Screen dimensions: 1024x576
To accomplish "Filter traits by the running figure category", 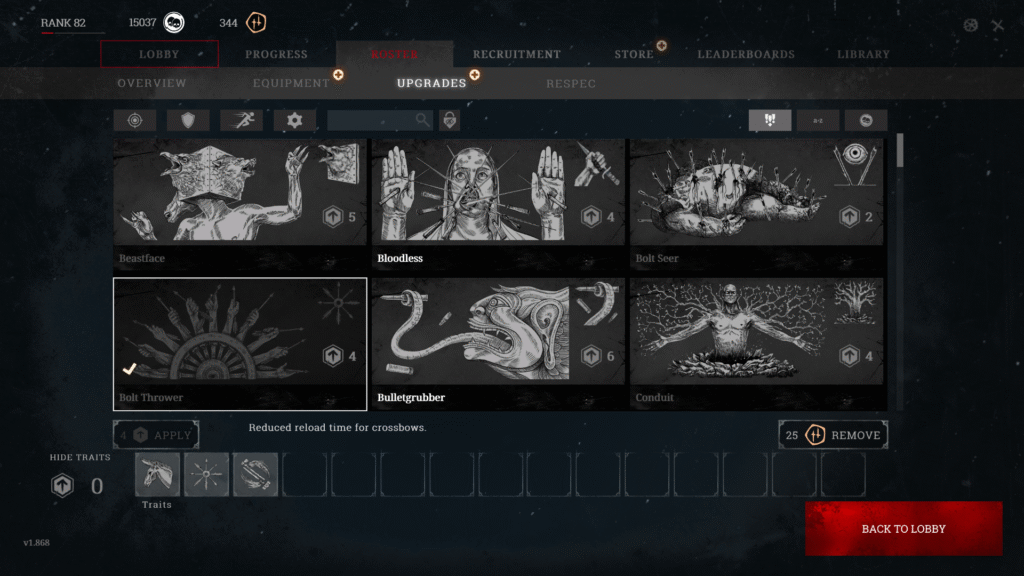I will click(241, 120).
